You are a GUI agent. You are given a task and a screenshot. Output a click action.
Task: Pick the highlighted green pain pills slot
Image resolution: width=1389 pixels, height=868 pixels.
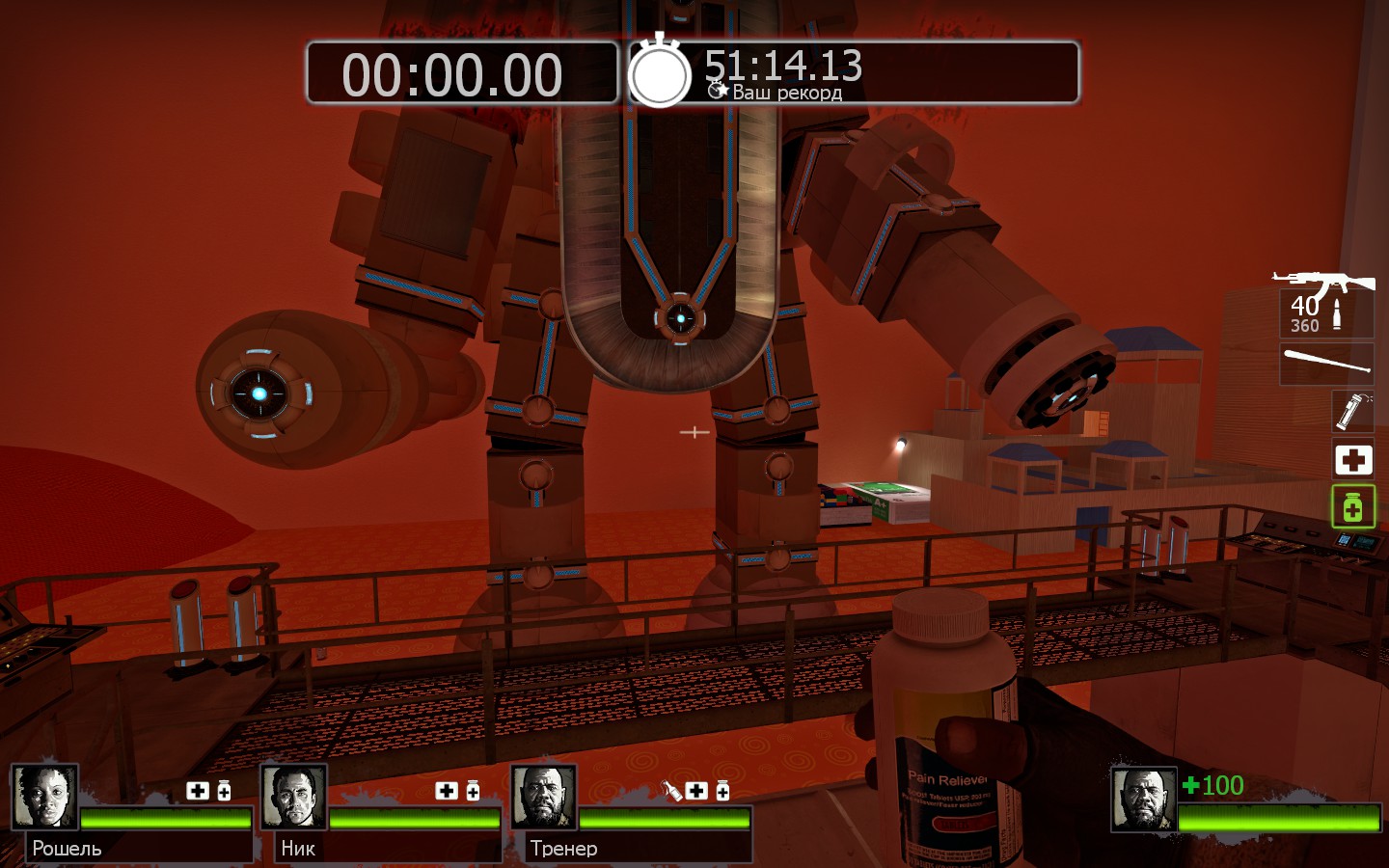(x=1352, y=506)
